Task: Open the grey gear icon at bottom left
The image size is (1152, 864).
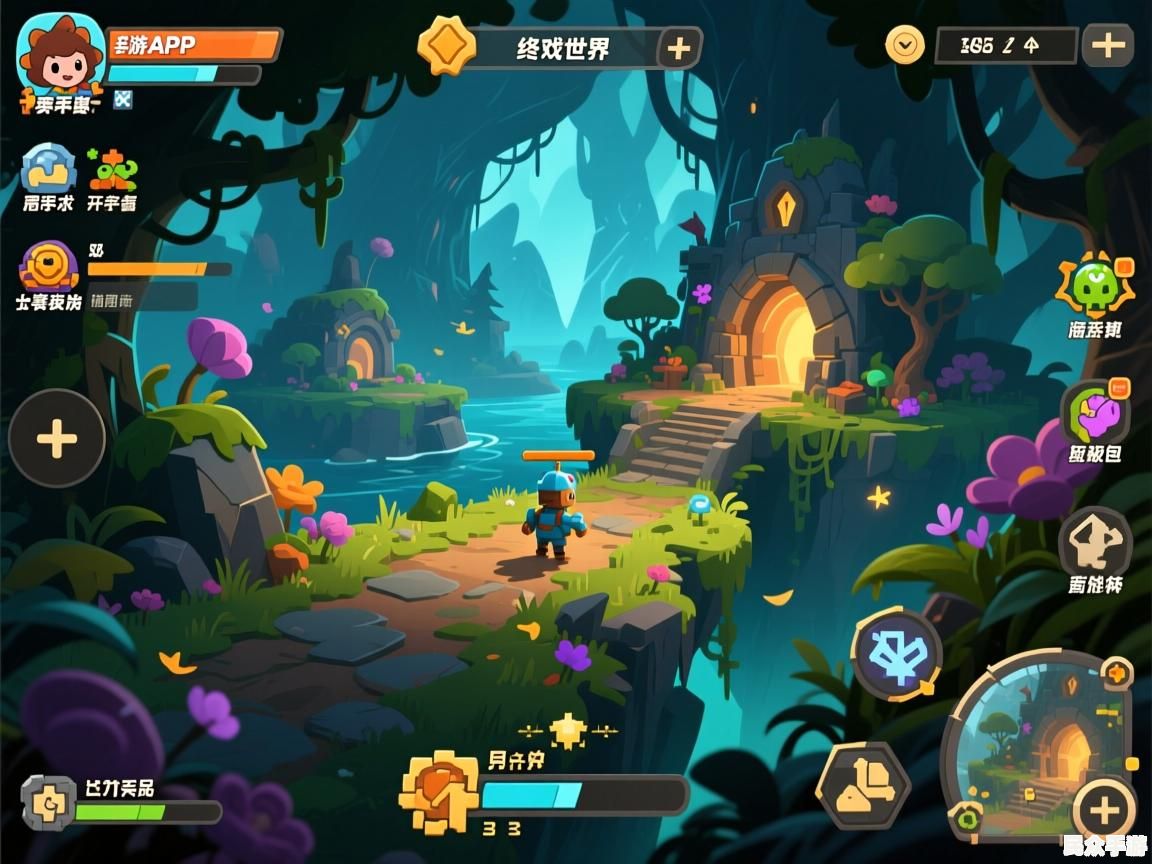Action: coord(48,804)
